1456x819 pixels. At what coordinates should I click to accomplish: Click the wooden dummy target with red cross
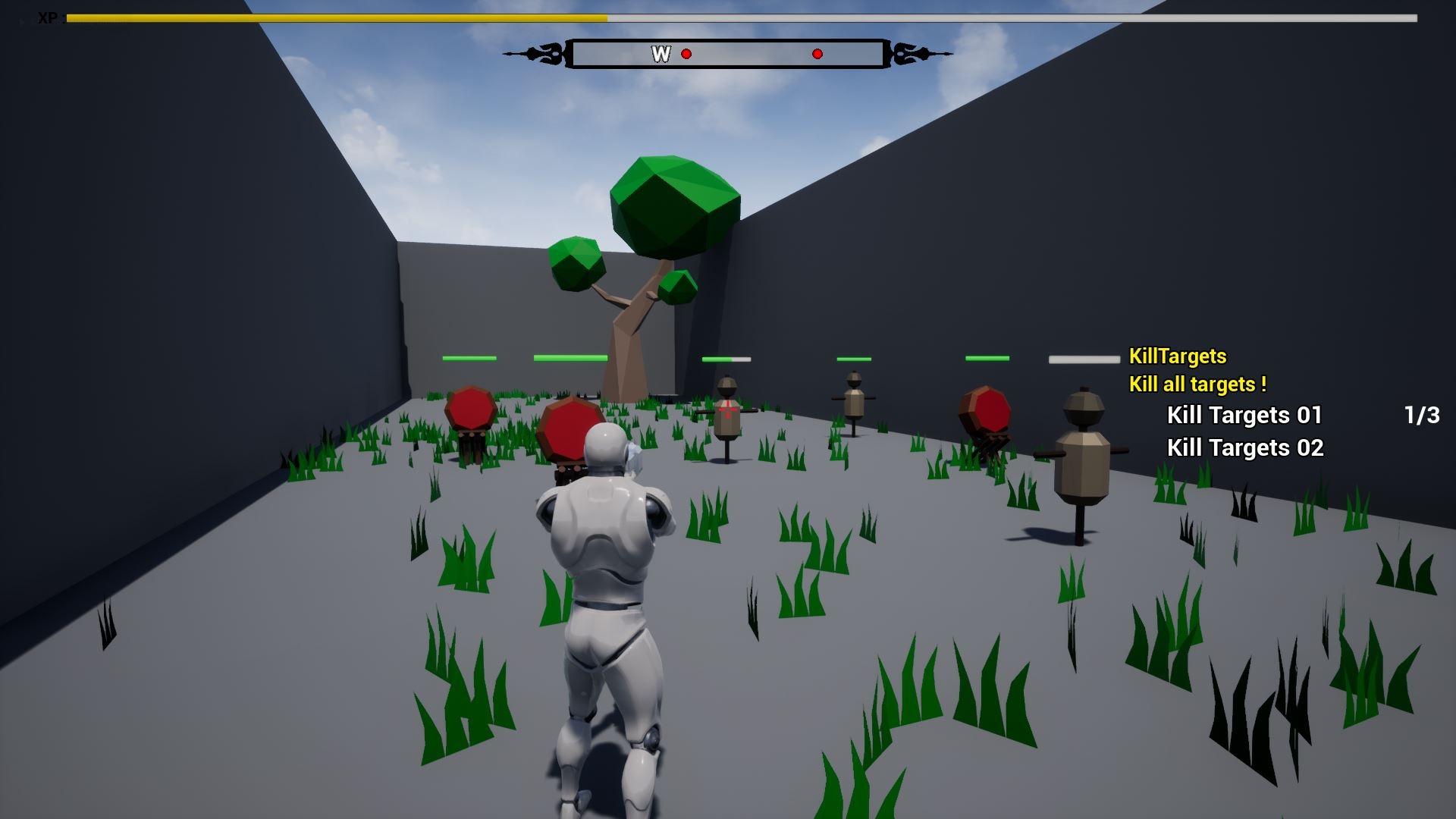pos(729,417)
